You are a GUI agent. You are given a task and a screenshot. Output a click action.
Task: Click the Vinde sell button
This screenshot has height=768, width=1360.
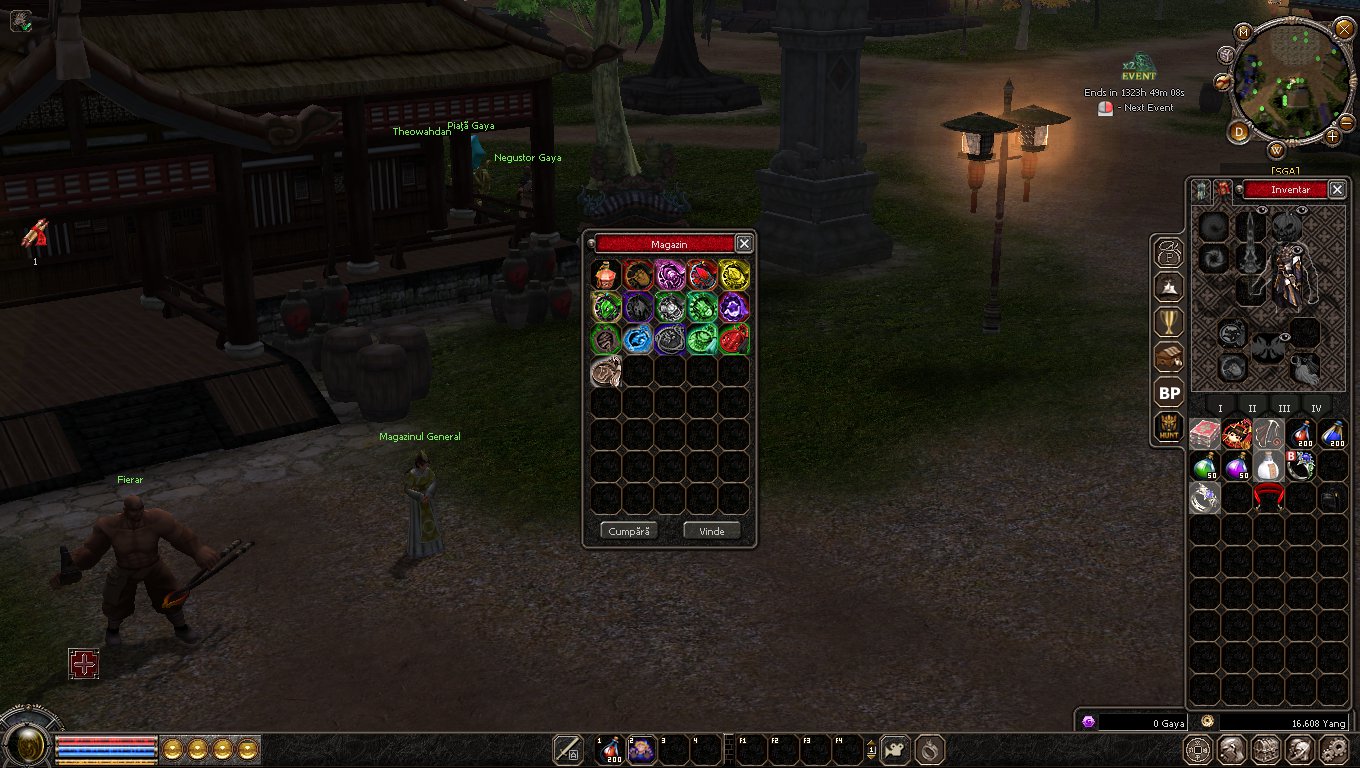[711, 531]
